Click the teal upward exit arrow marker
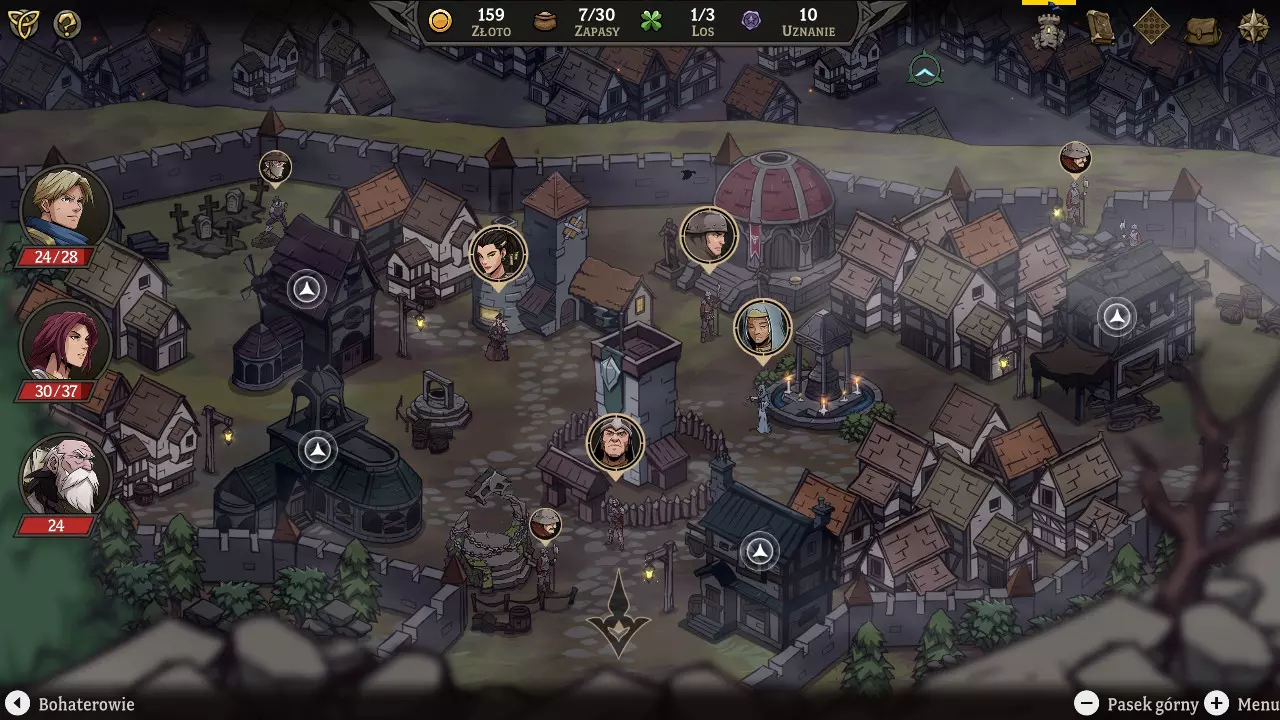Viewport: 1280px width, 720px height. pyautogui.click(x=926, y=70)
